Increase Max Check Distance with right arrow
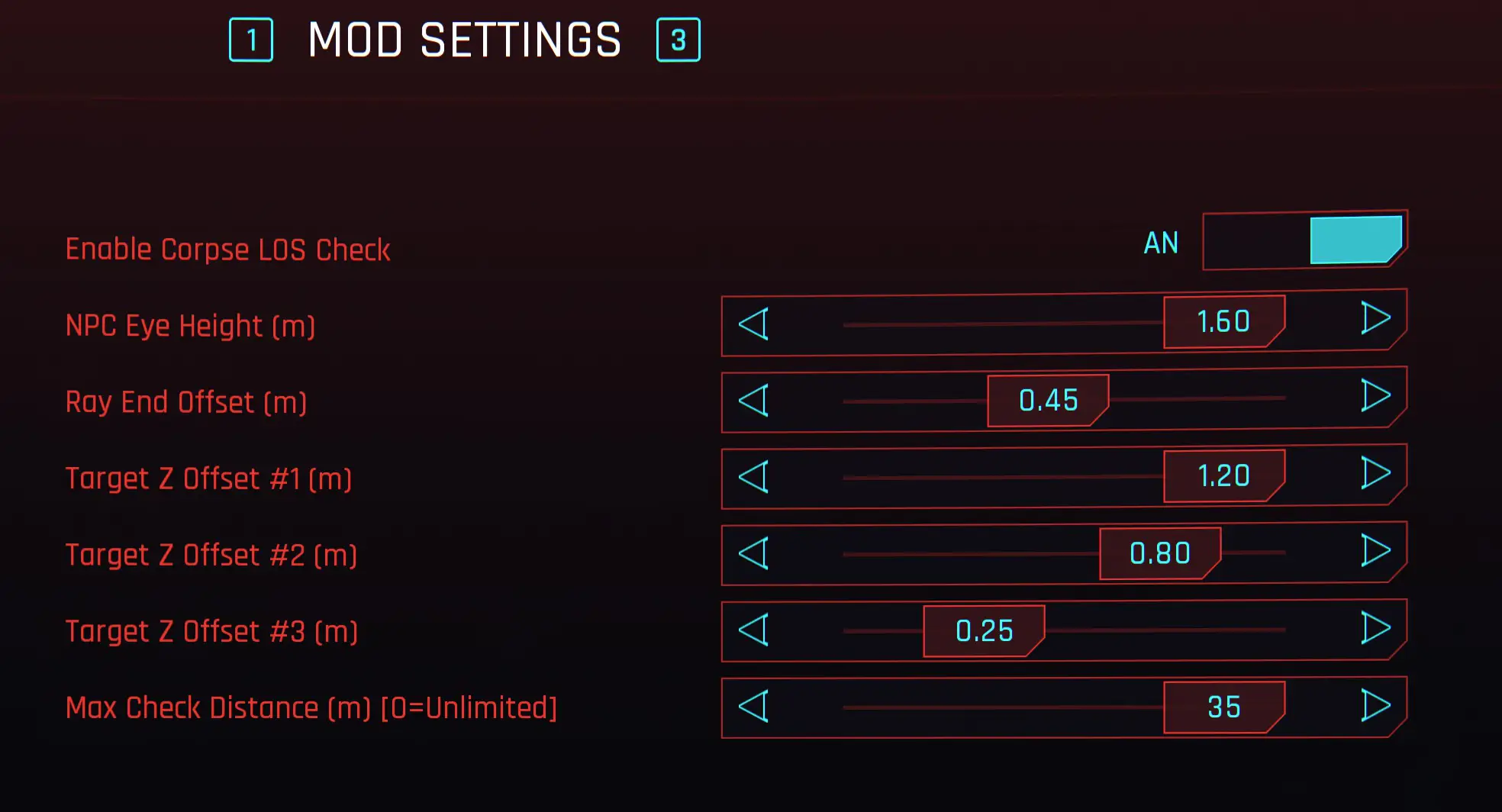1502x812 pixels. [x=1376, y=704]
